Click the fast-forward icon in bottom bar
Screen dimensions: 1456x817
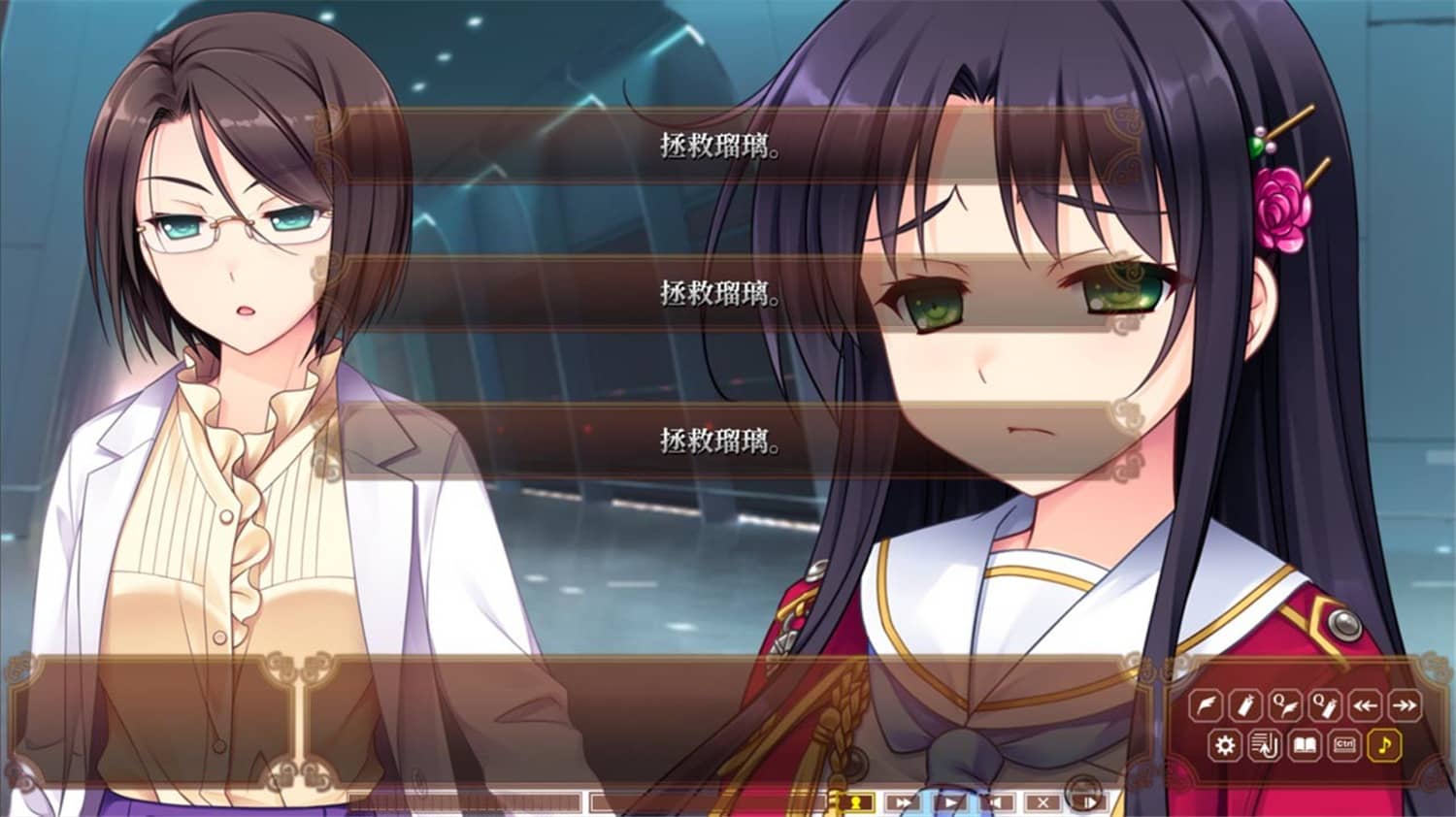pyautogui.click(x=903, y=801)
